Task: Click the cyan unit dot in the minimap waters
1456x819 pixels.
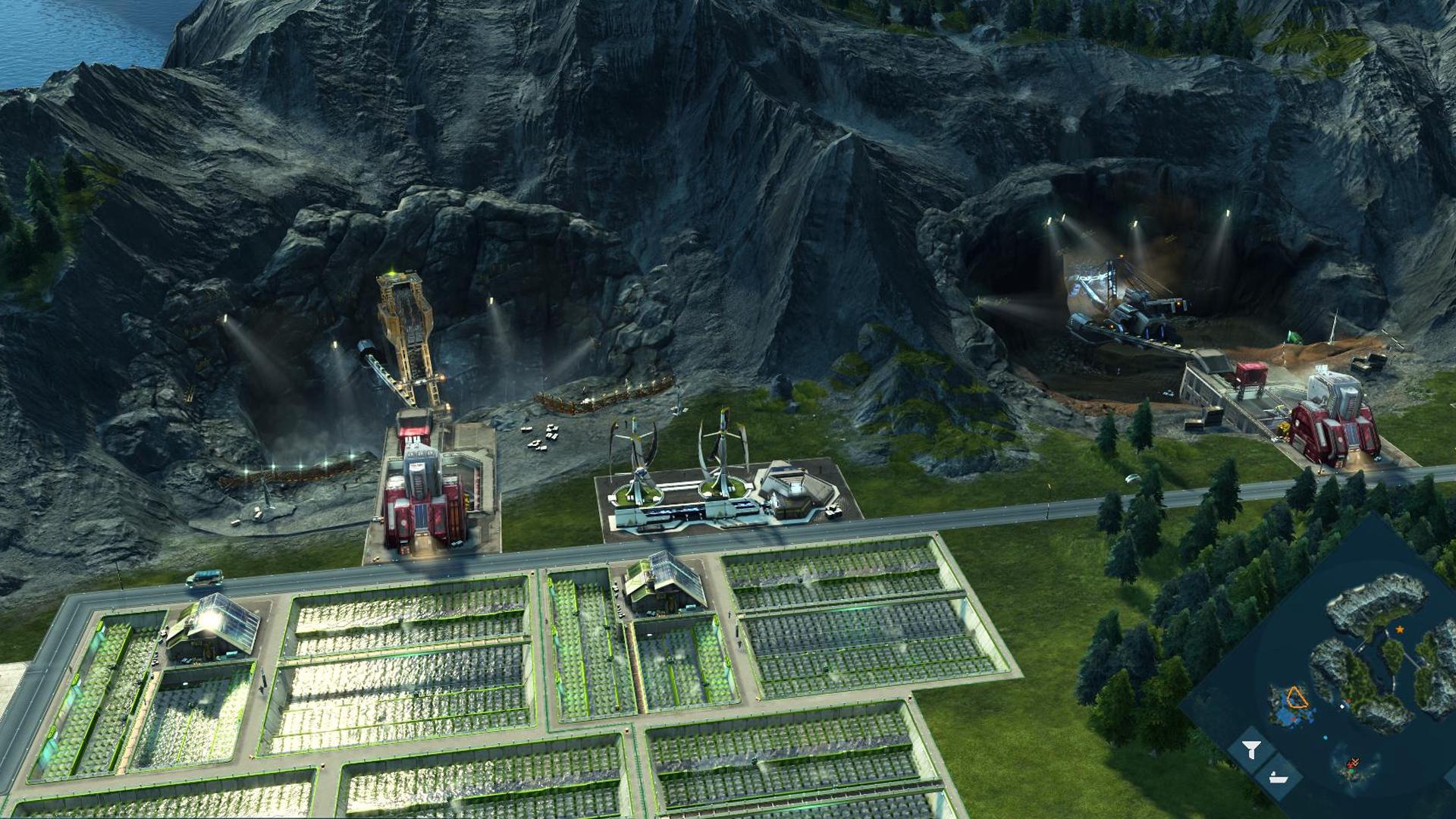Action: 1325,737
